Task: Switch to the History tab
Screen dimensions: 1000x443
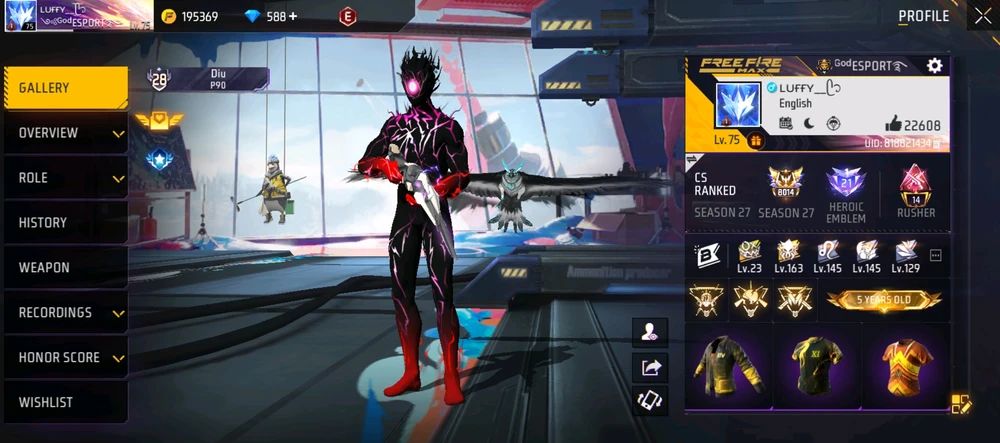Action: coord(65,223)
